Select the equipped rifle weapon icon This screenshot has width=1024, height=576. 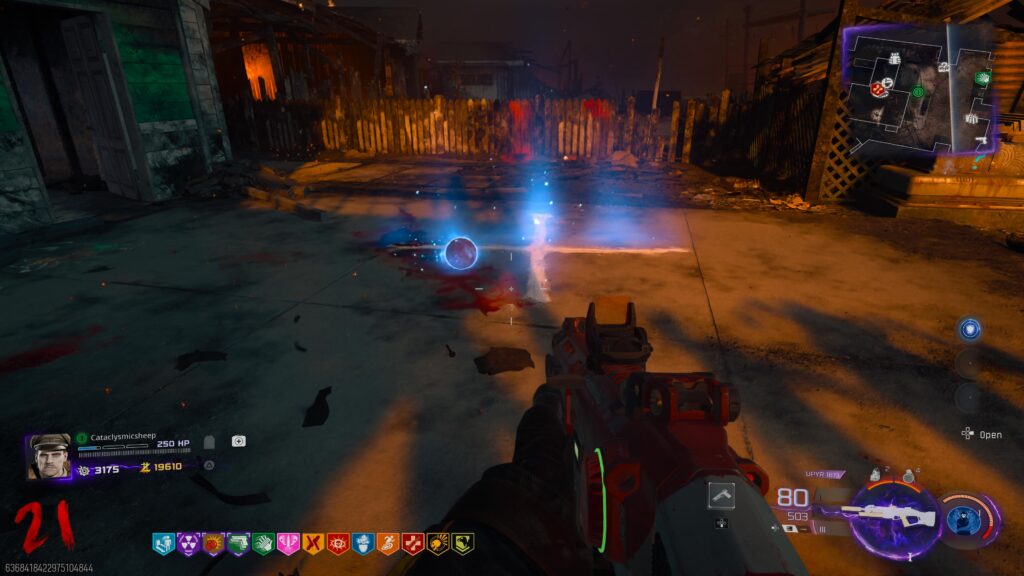(x=888, y=517)
